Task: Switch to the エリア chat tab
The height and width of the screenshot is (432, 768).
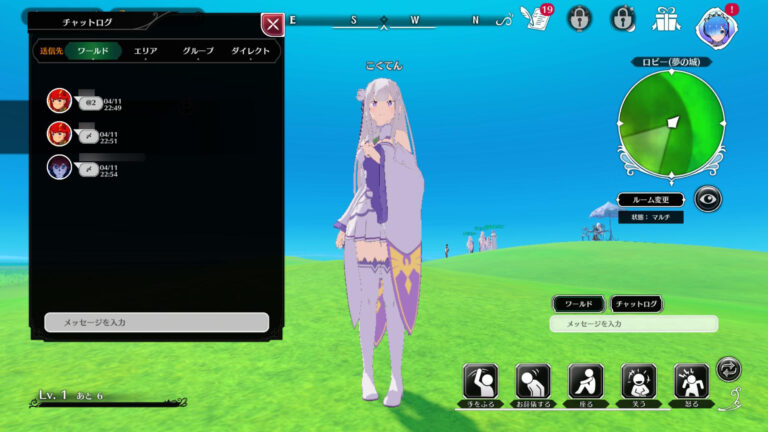Action: point(146,51)
